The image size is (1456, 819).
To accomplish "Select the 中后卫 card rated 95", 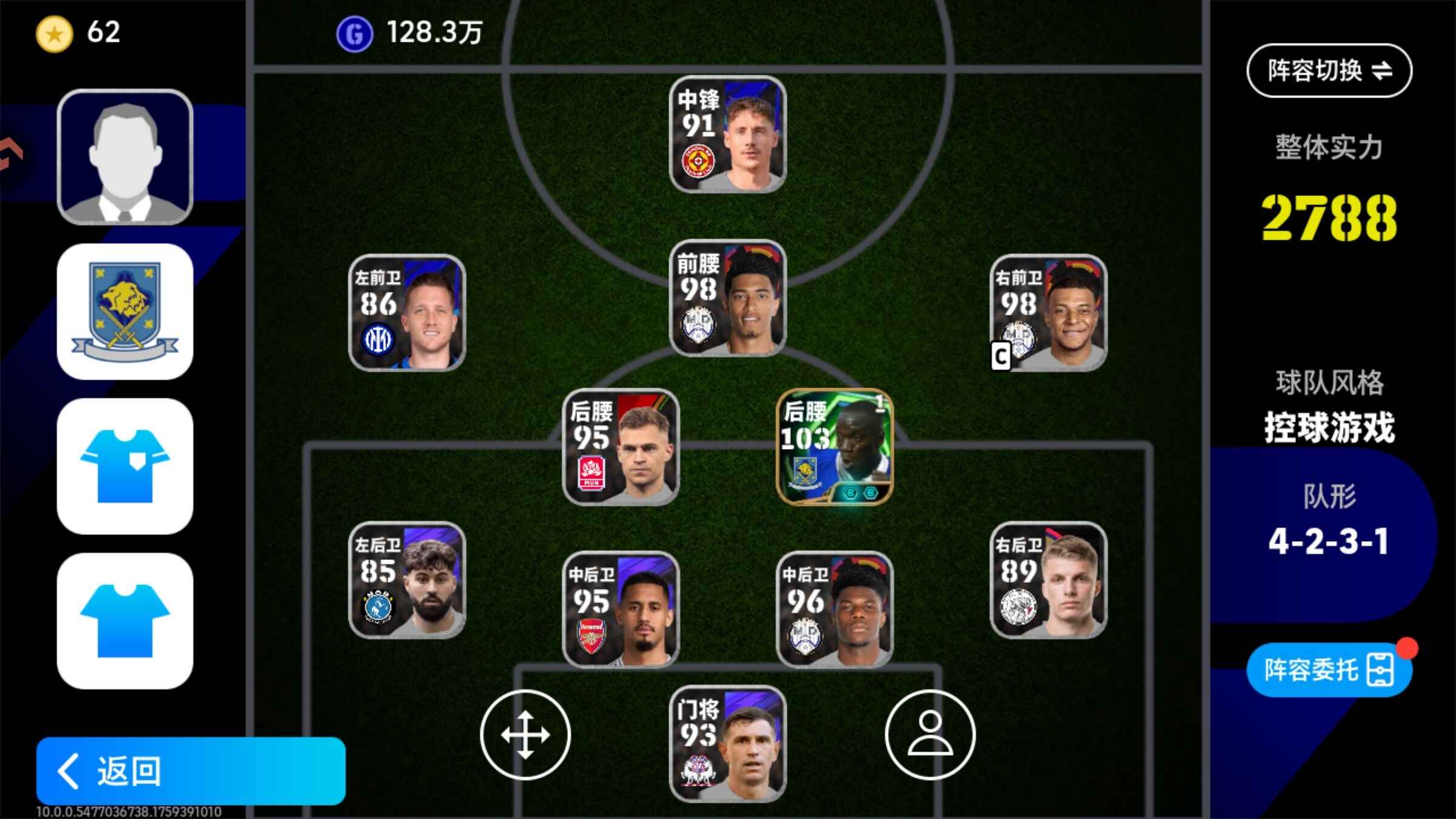I will point(621,609).
